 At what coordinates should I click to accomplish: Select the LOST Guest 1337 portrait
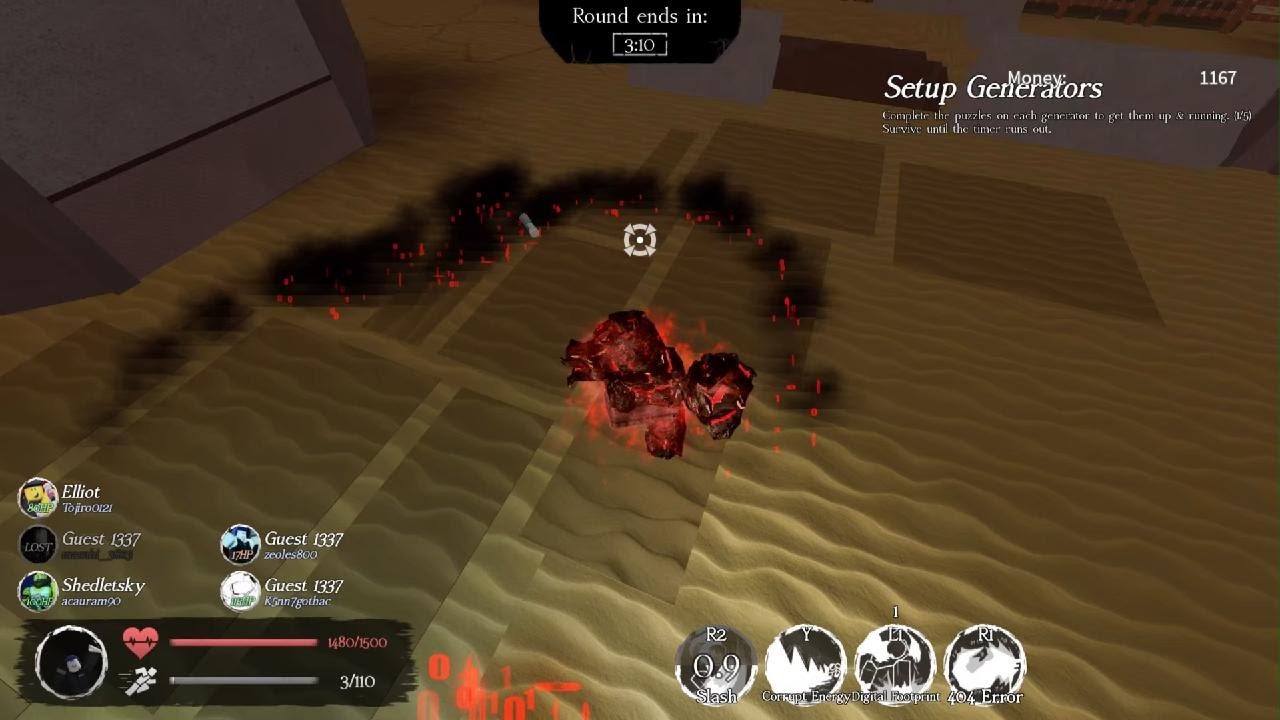click(39, 544)
